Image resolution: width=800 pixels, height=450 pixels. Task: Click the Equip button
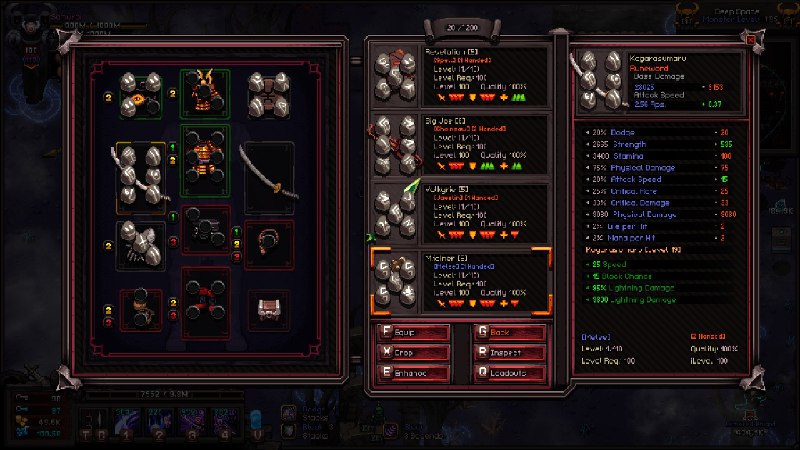coord(411,333)
